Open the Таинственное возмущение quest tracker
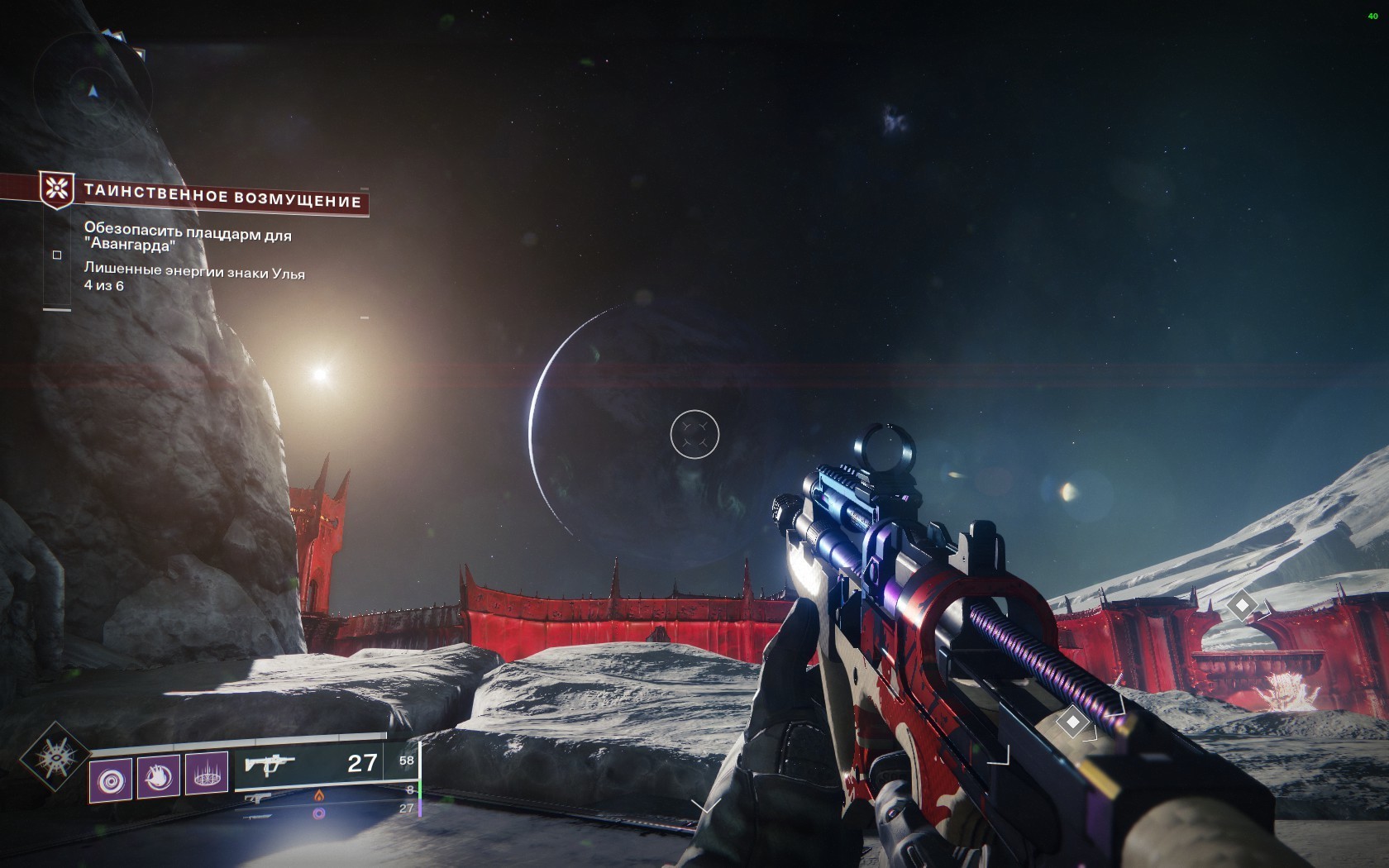 [x=222, y=199]
